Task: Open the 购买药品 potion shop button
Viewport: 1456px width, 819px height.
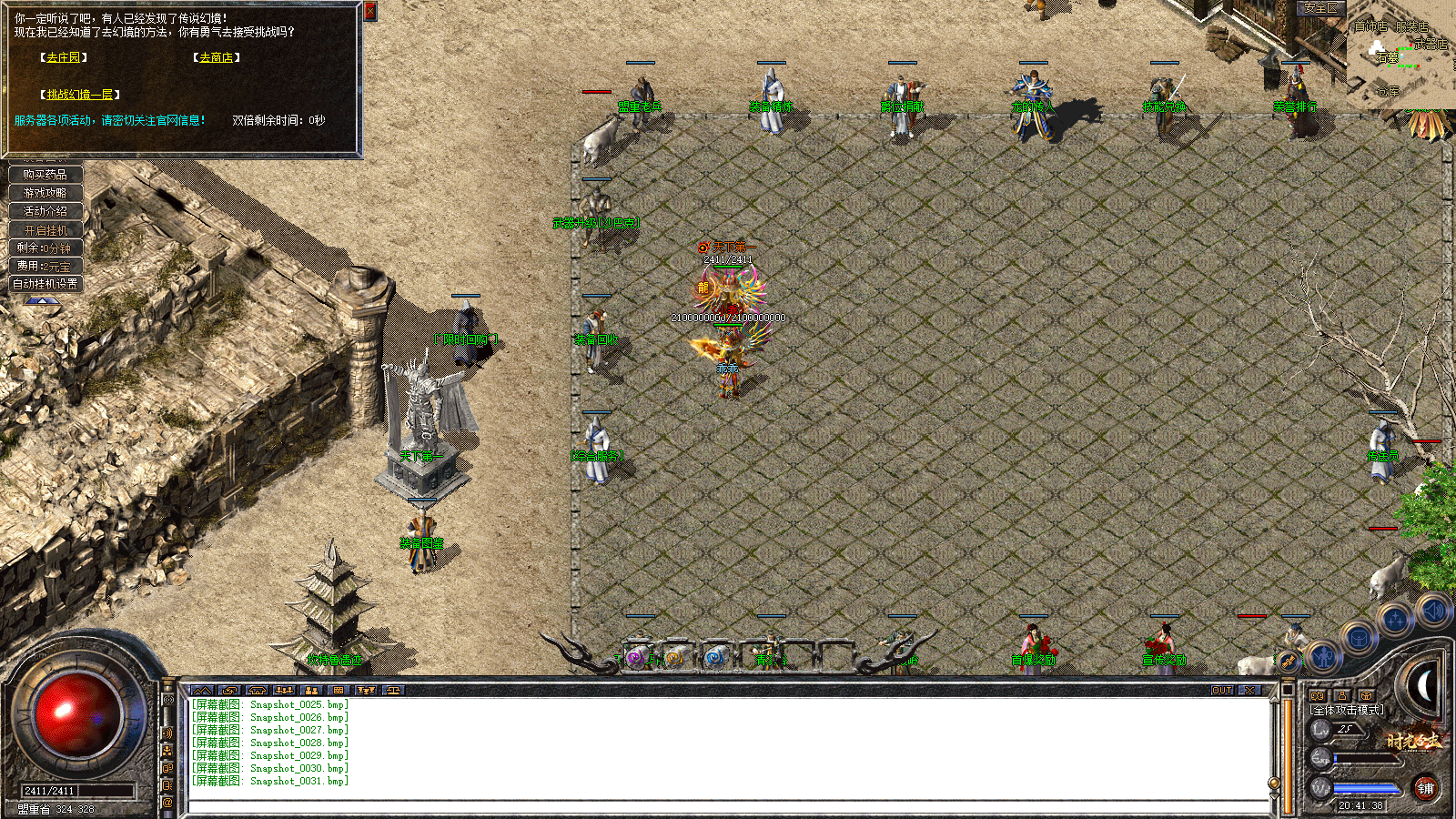Action: tap(45, 174)
